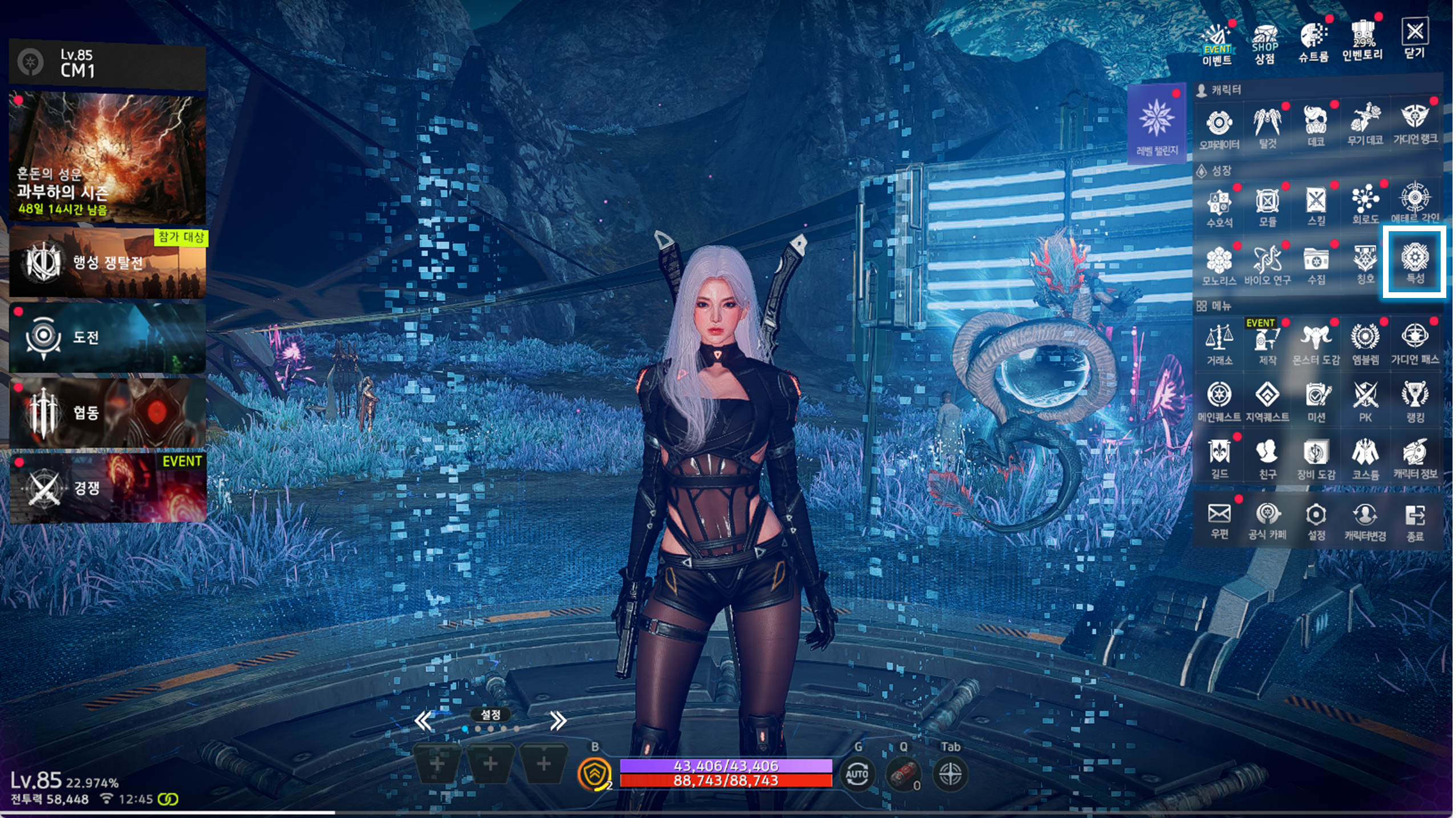
Task: Open the 인벤토리 inventory
Action: click(x=1362, y=40)
